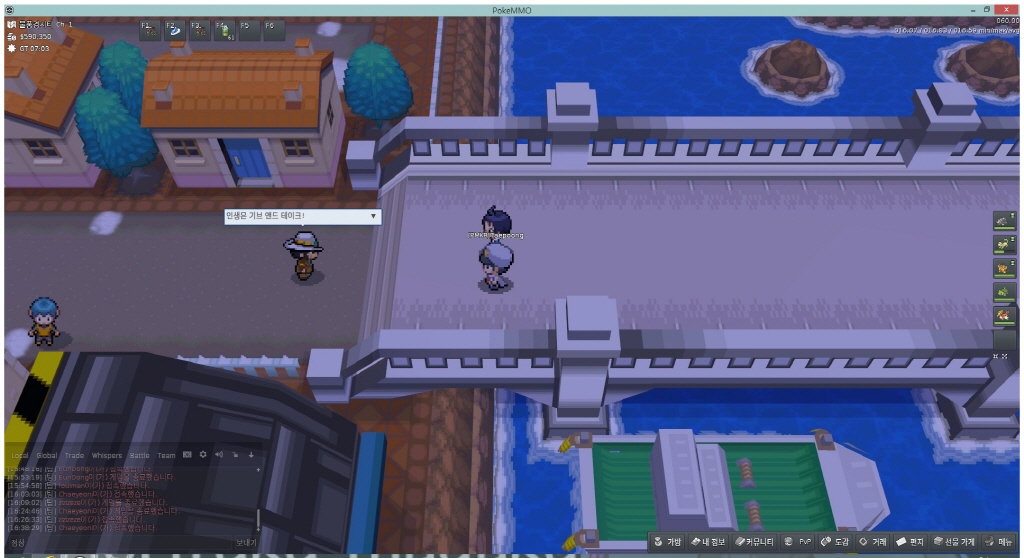Switch to the Global chat tab

pyautogui.click(x=47, y=455)
